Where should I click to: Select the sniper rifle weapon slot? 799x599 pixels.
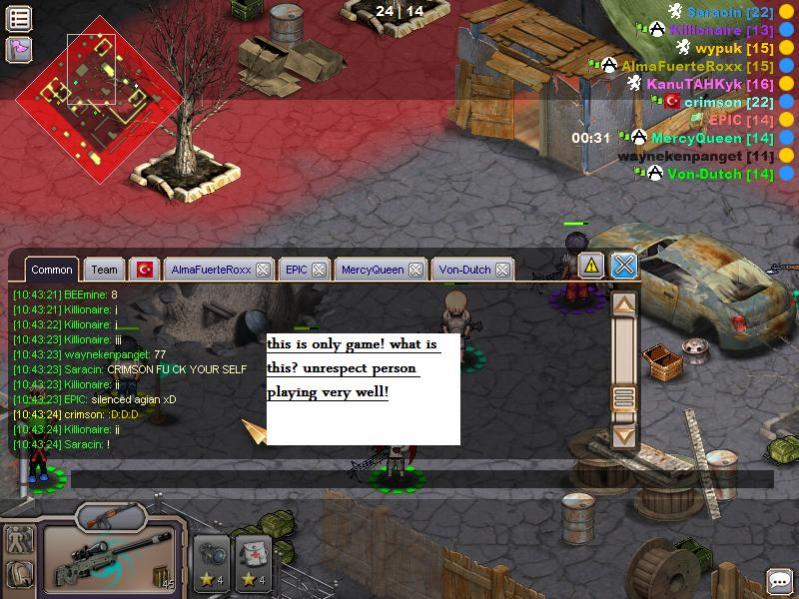tap(108, 562)
